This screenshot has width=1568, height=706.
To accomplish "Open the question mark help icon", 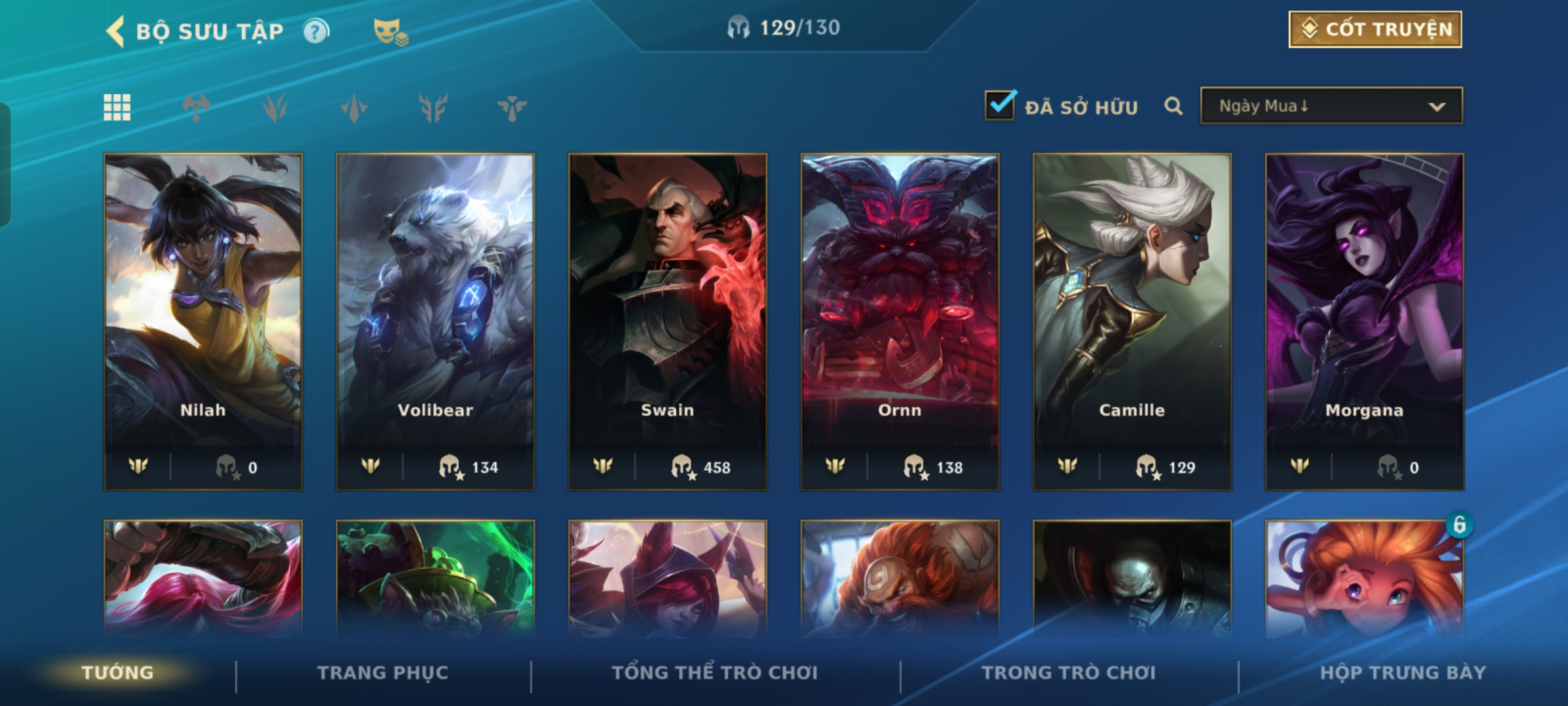I will [316, 31].
